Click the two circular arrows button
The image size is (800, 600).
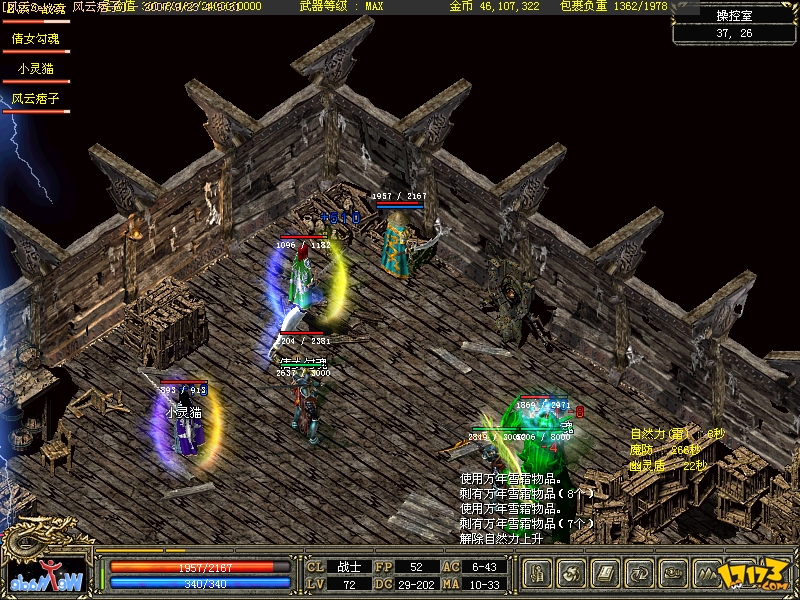(x=640, y=574)
